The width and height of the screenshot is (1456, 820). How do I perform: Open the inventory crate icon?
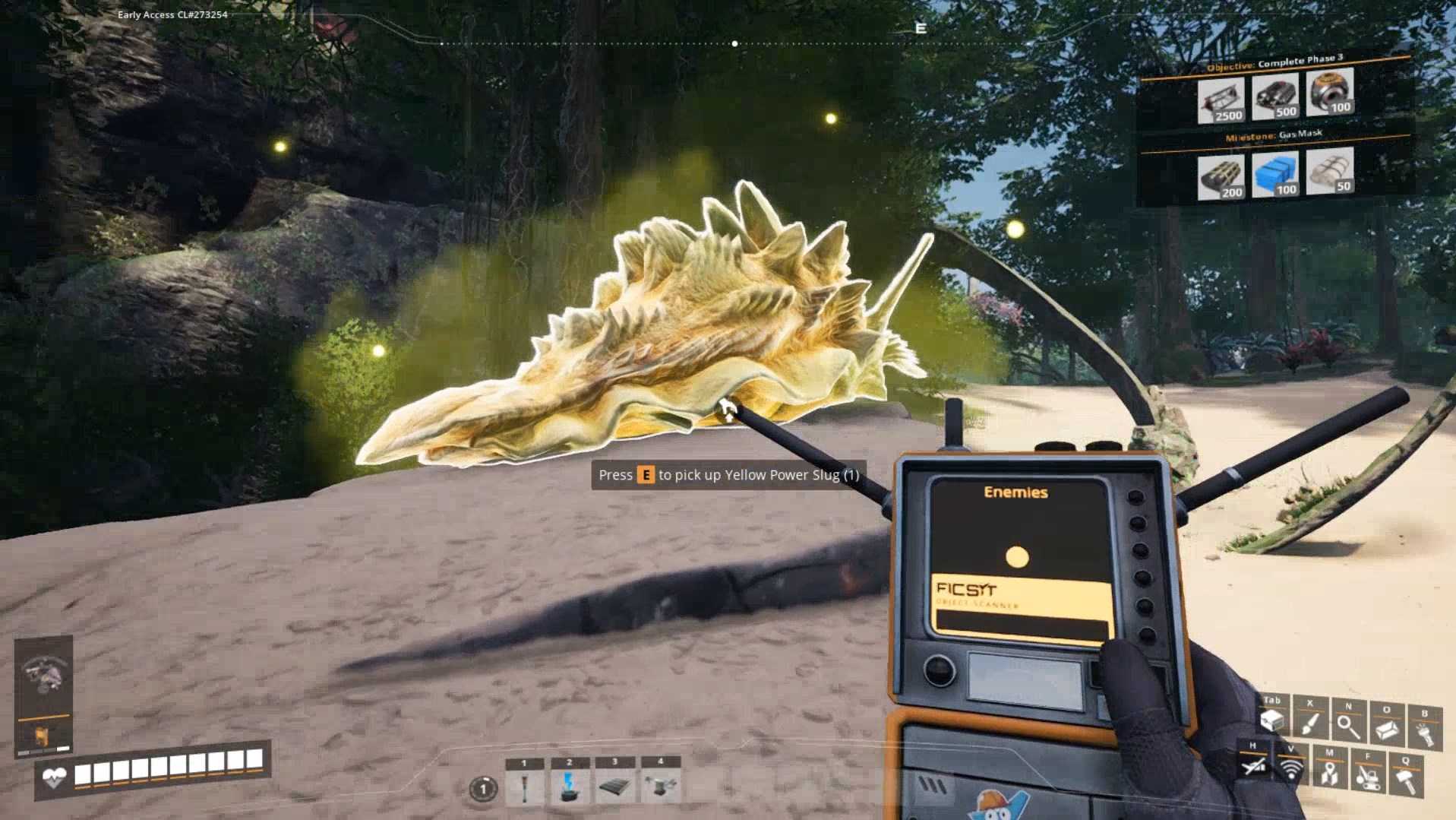pos(1272,720)
